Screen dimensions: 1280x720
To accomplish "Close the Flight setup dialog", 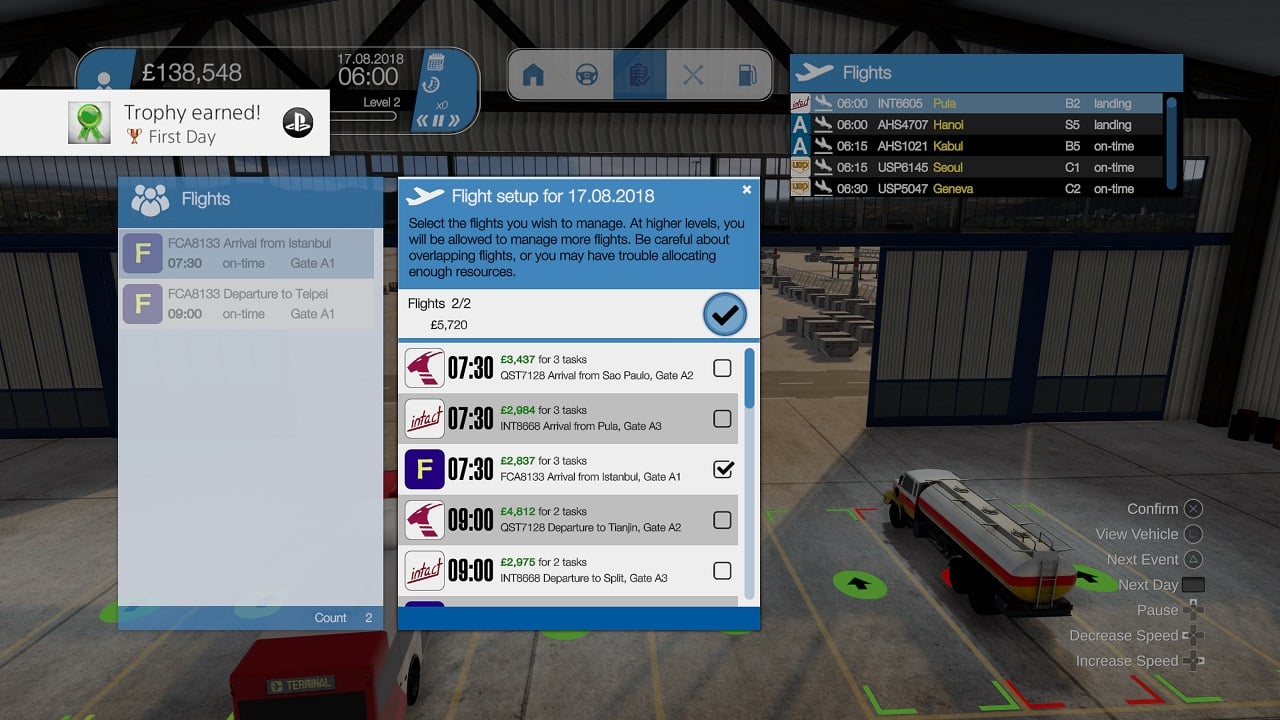I will coord(746,189).
